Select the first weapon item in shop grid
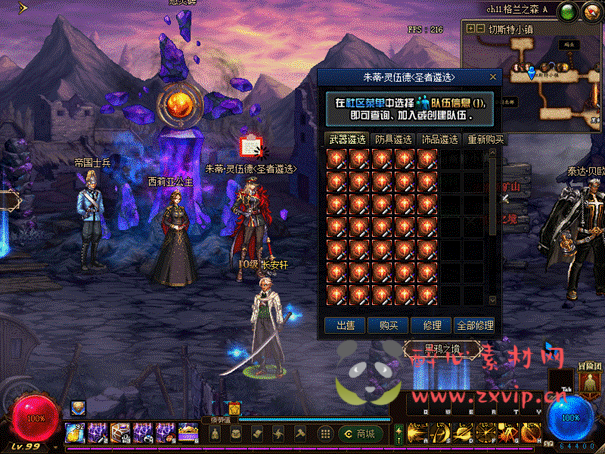The width and height of the screenshot is (605, 454). (337, 158)
